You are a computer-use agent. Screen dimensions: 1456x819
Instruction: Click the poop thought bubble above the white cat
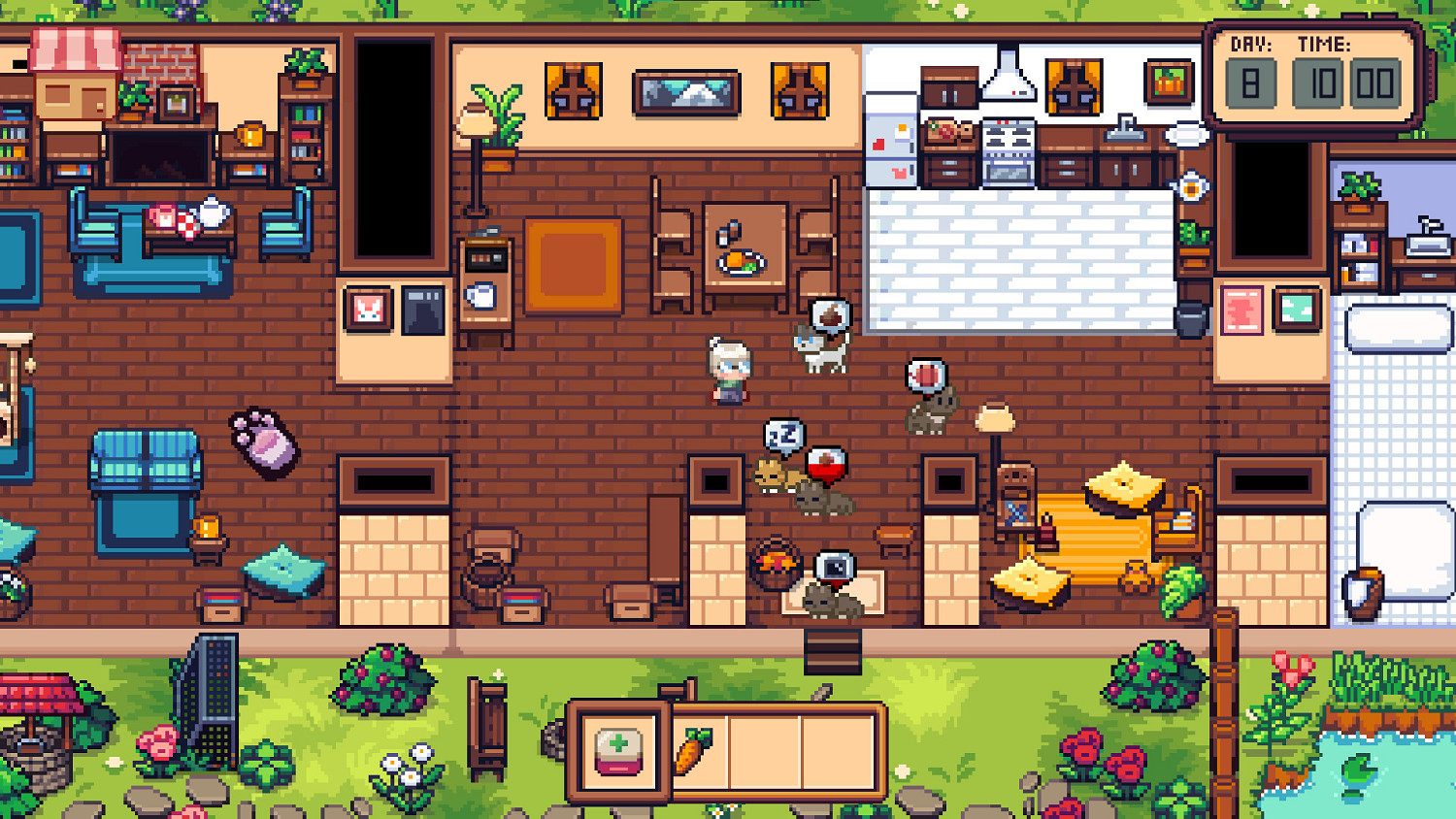point(828,313)
